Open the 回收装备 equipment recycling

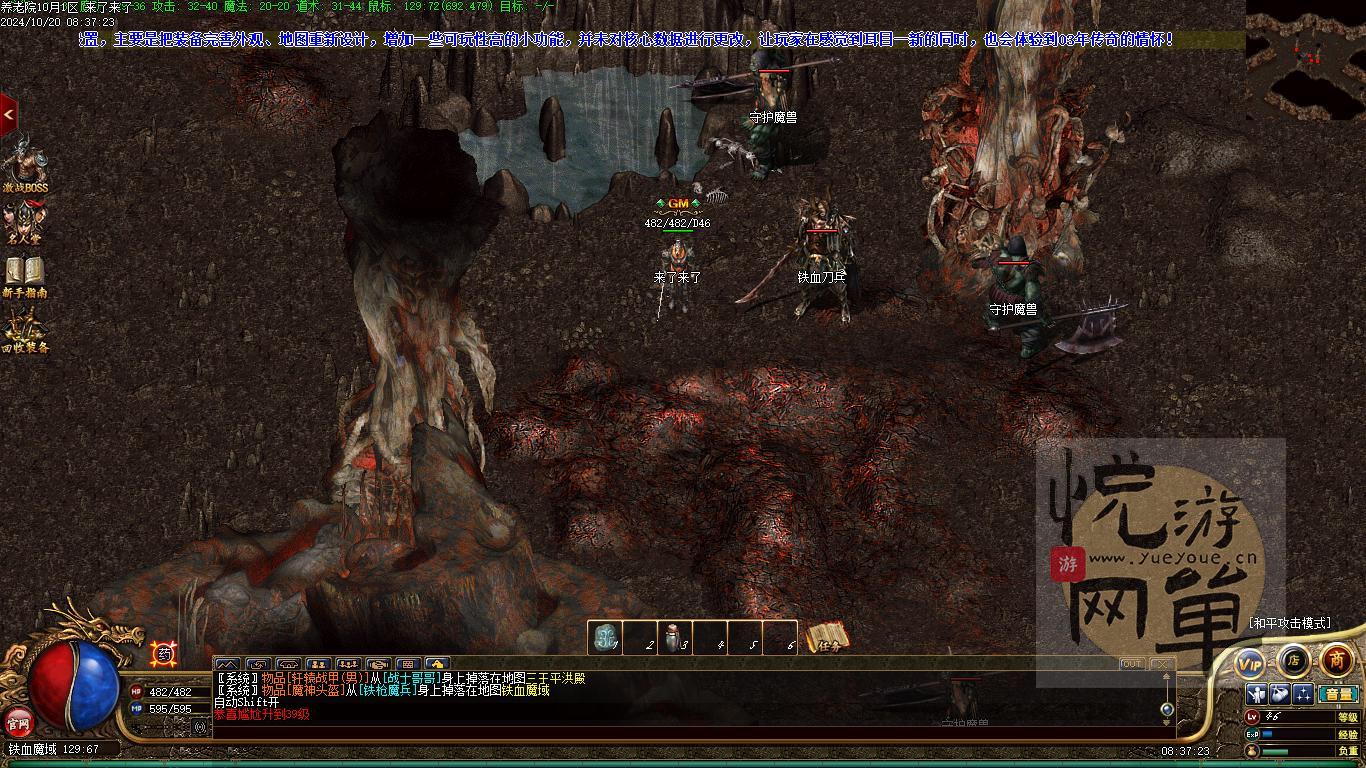(24, 330)
